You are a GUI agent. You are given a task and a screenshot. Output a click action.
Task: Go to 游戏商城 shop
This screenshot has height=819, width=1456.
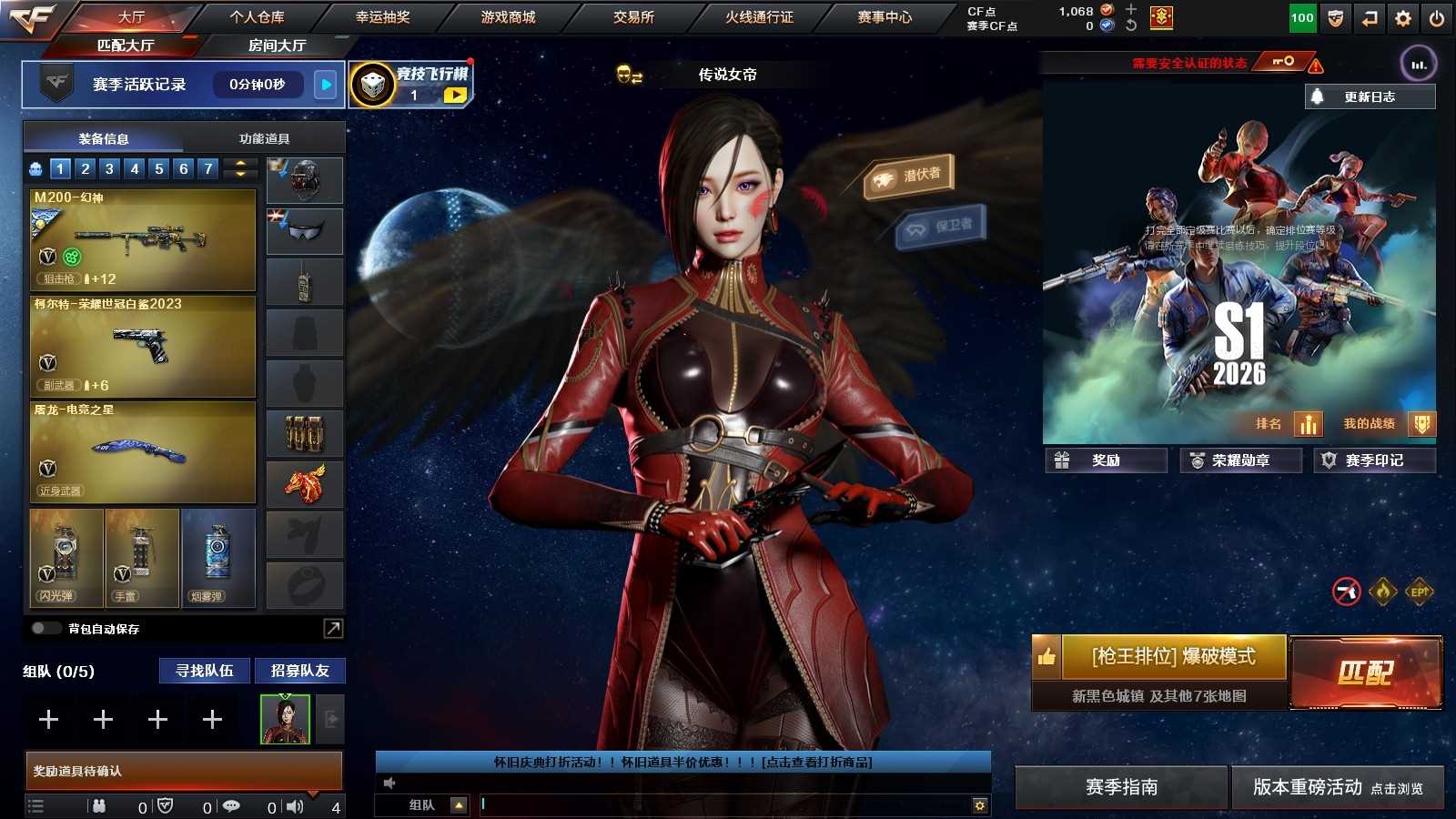508,17
